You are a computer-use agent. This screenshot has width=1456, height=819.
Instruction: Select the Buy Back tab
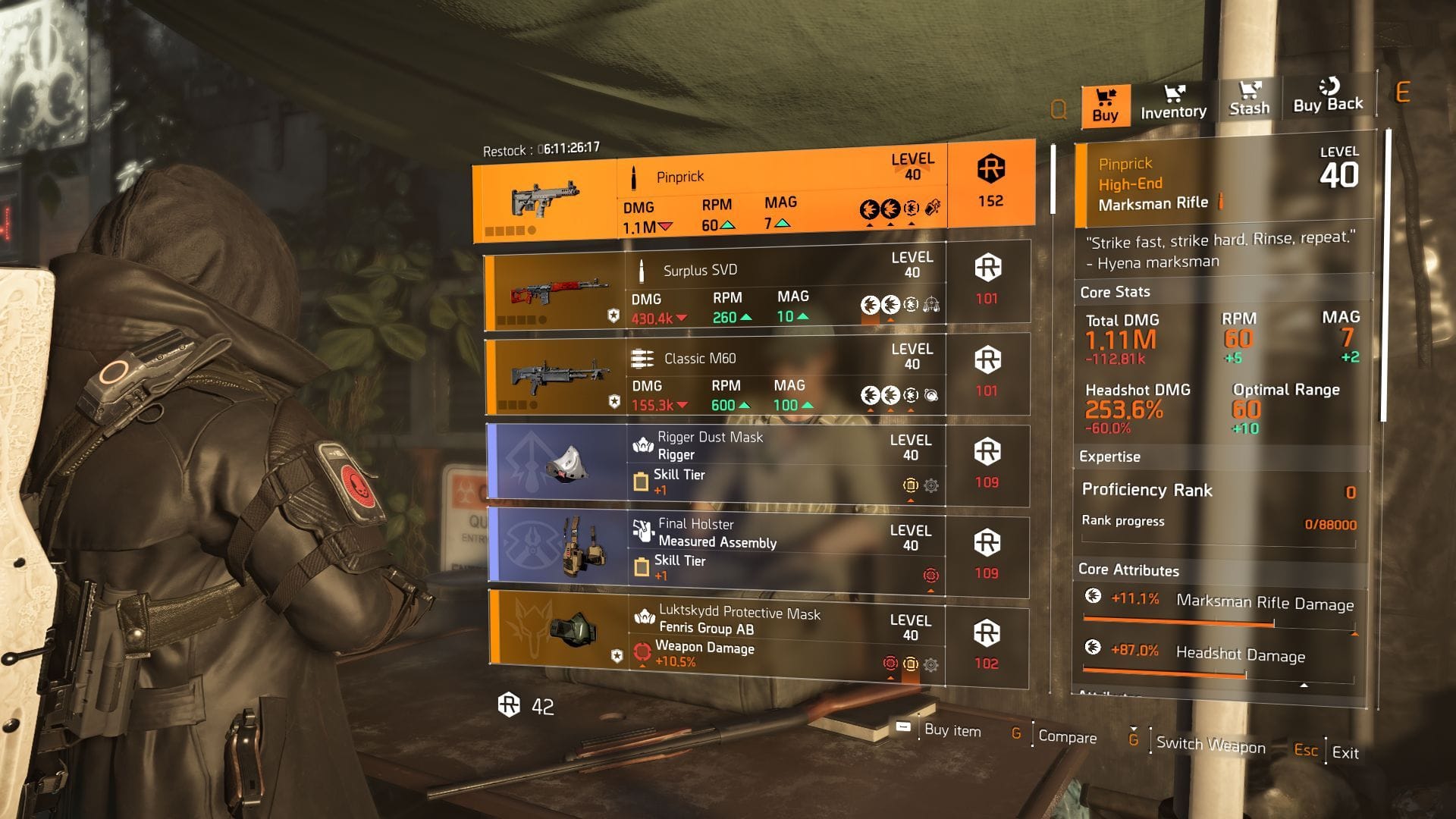pos(1326,101)
